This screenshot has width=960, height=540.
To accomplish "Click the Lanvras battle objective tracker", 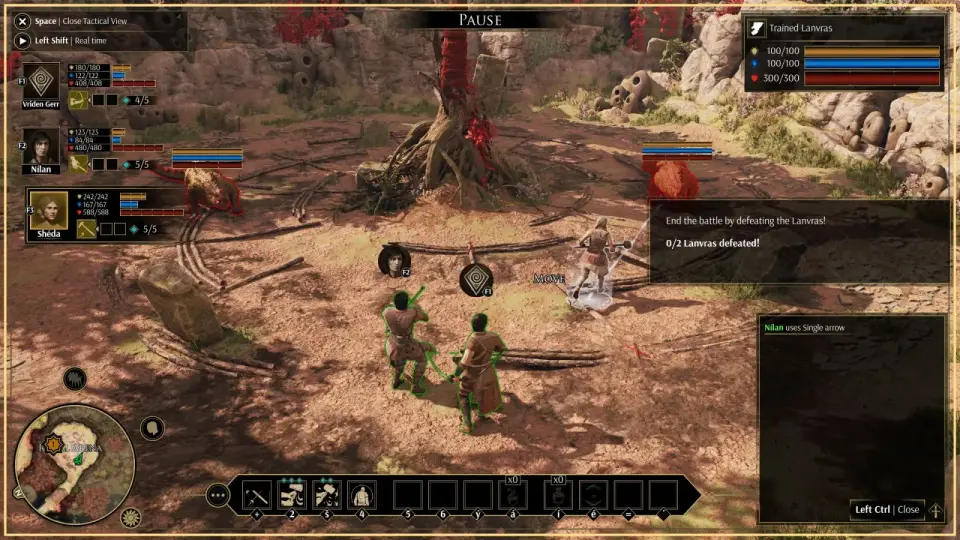I will point(798,240).
